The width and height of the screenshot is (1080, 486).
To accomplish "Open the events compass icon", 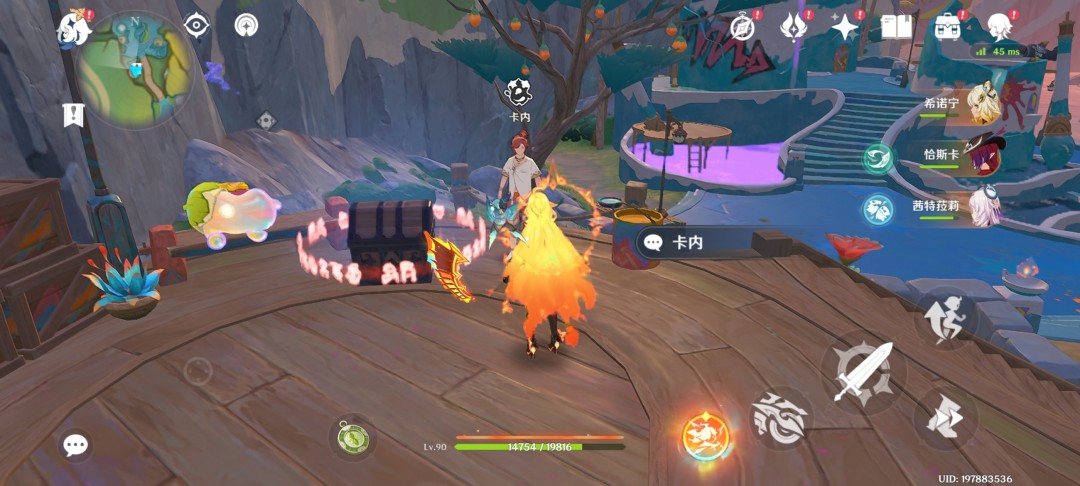I will [x=742, y=27].
